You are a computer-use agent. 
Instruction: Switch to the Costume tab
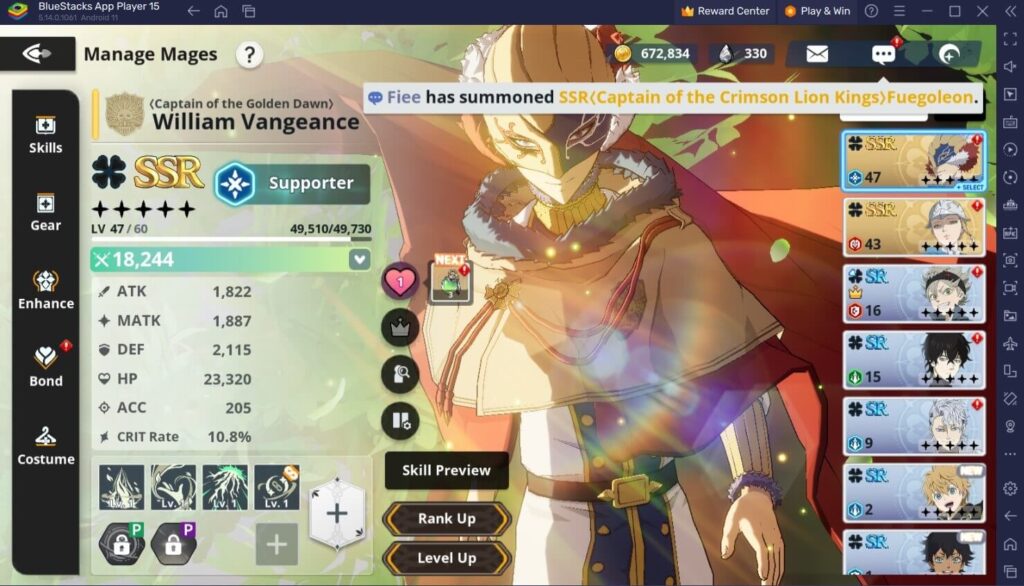pyautogui.click(x=45, y=446)
